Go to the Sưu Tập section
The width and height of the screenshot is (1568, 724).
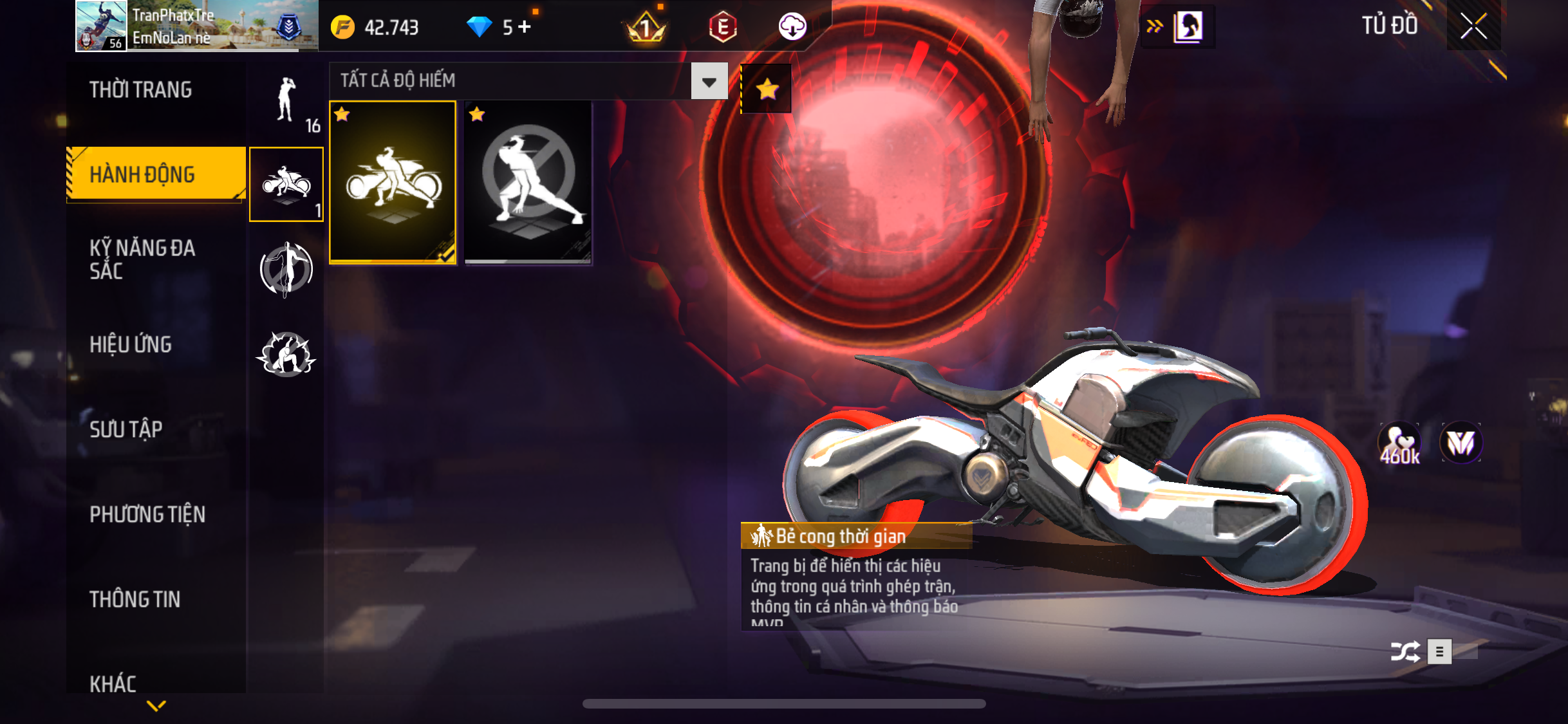(126, 429)
